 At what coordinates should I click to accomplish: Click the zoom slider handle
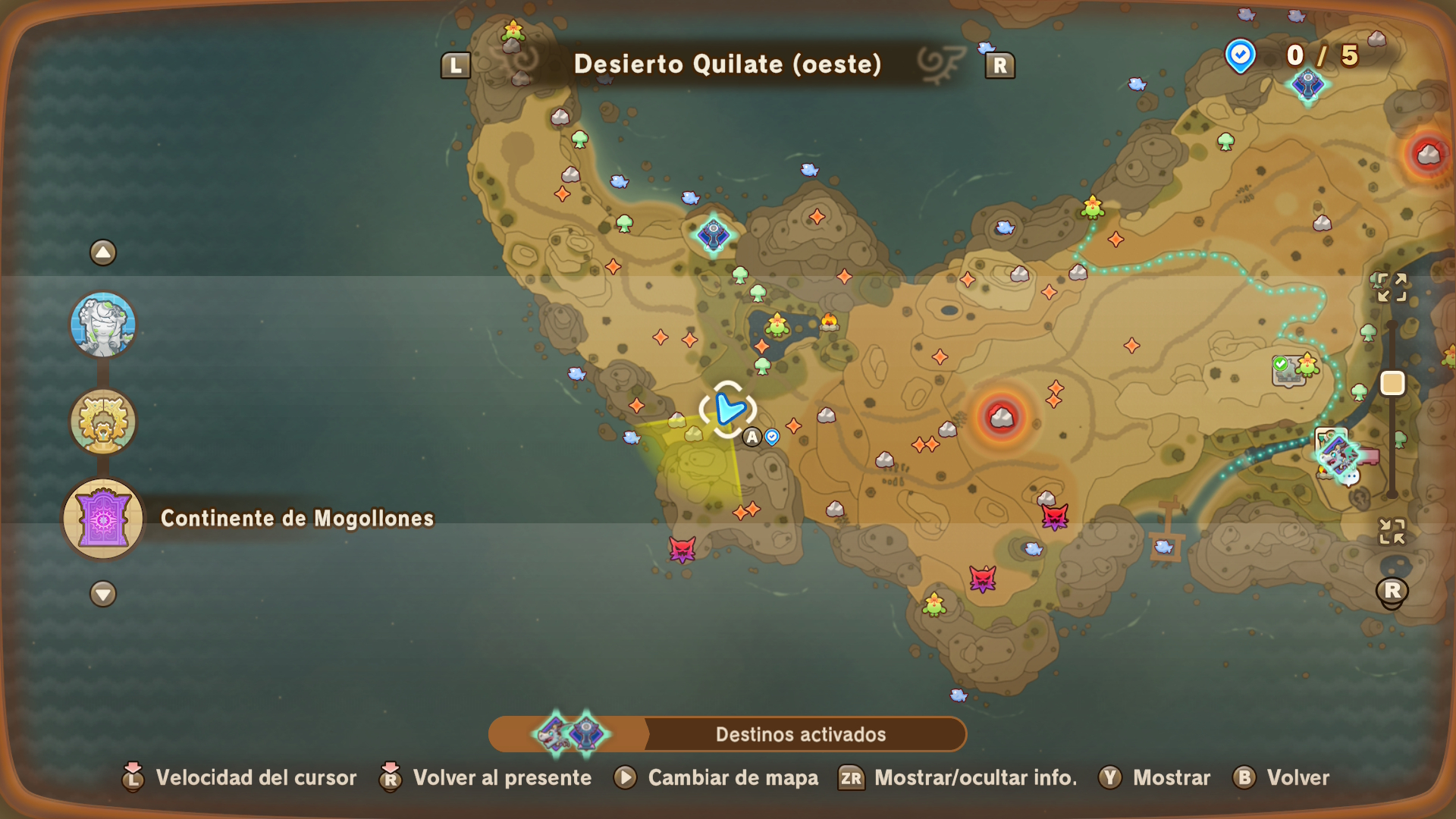1392,384
